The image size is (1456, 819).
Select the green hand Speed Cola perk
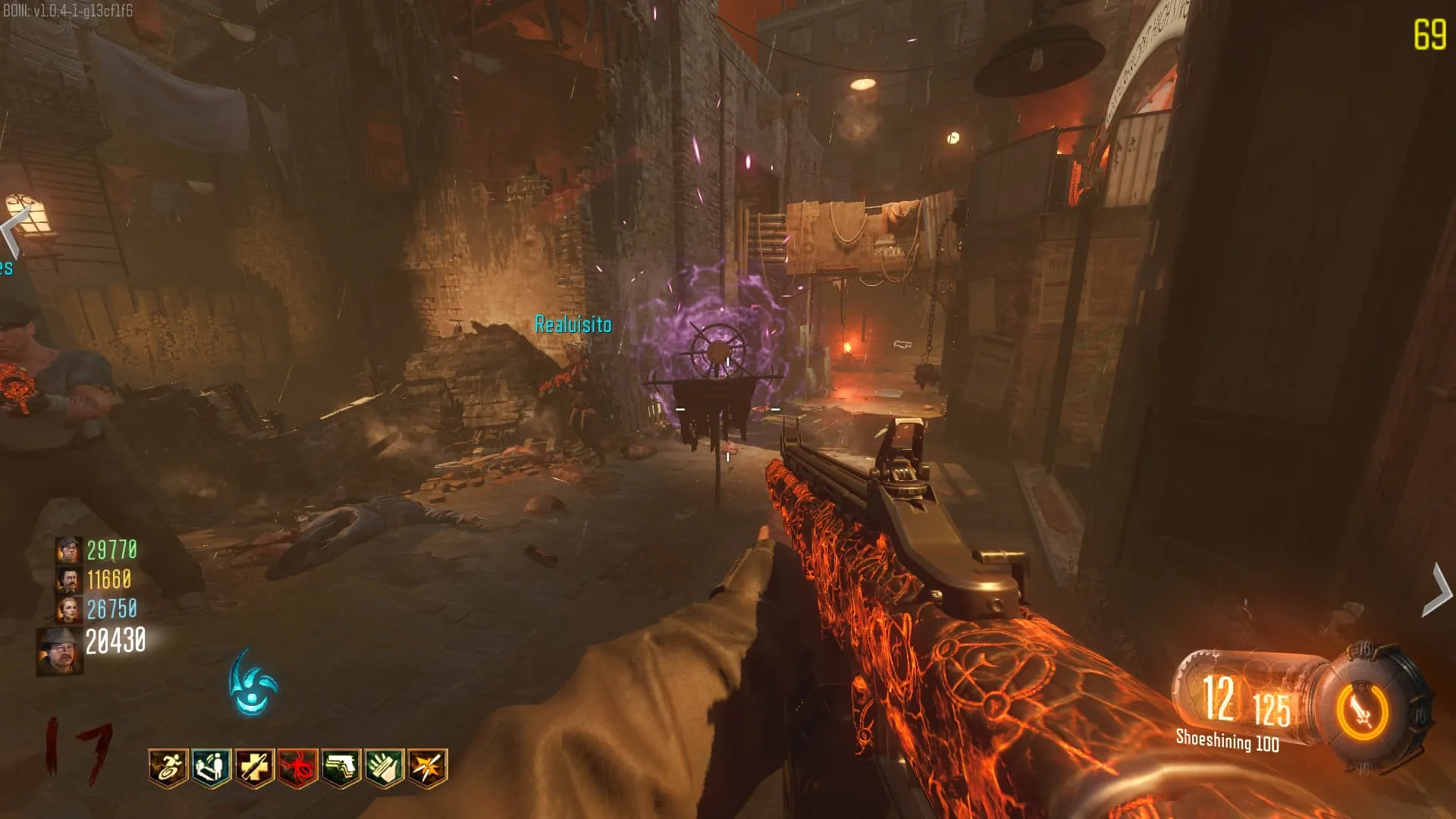(384, 767)
